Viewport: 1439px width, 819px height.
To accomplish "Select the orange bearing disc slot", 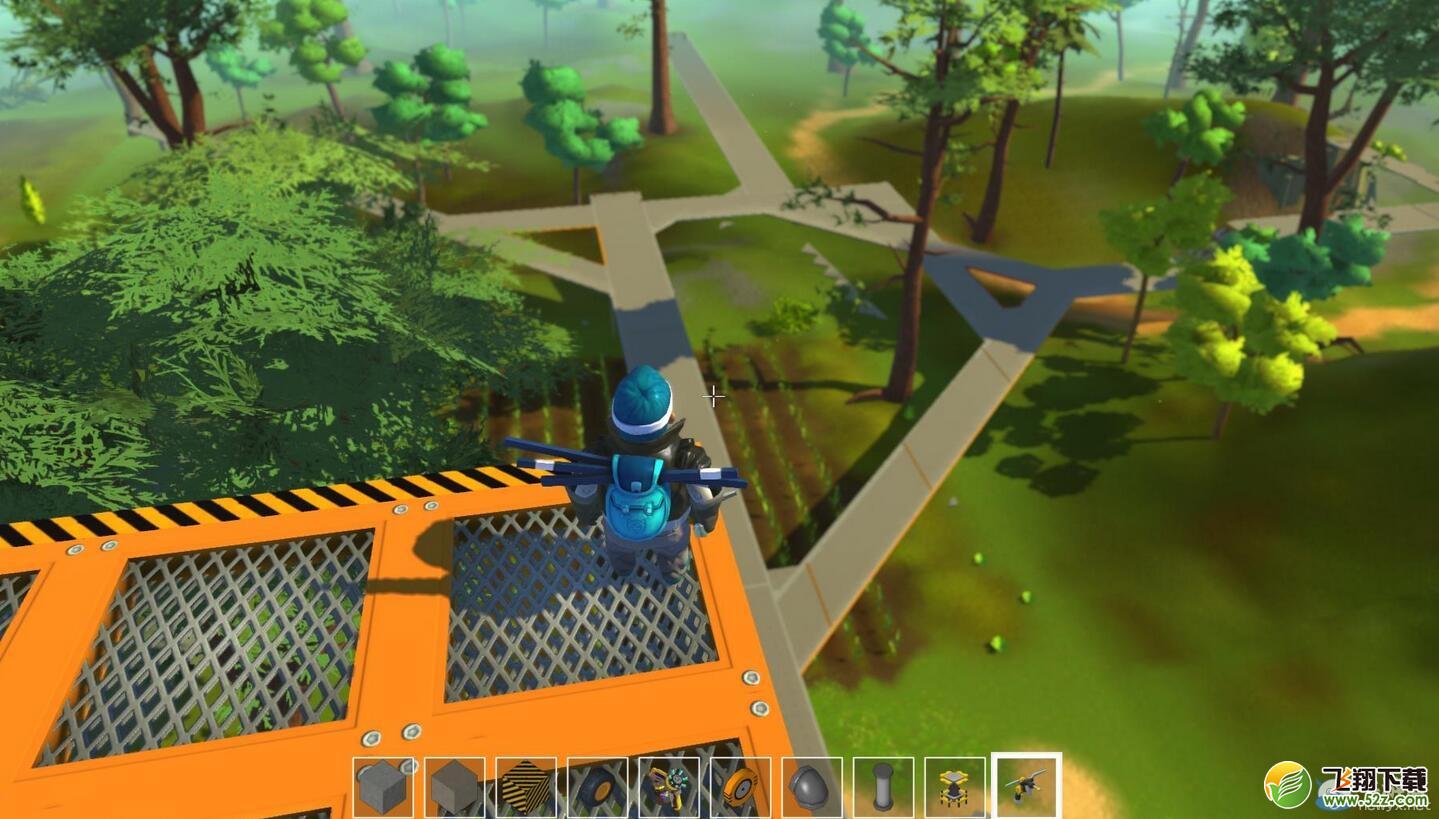I will click(x=741, y=787).
